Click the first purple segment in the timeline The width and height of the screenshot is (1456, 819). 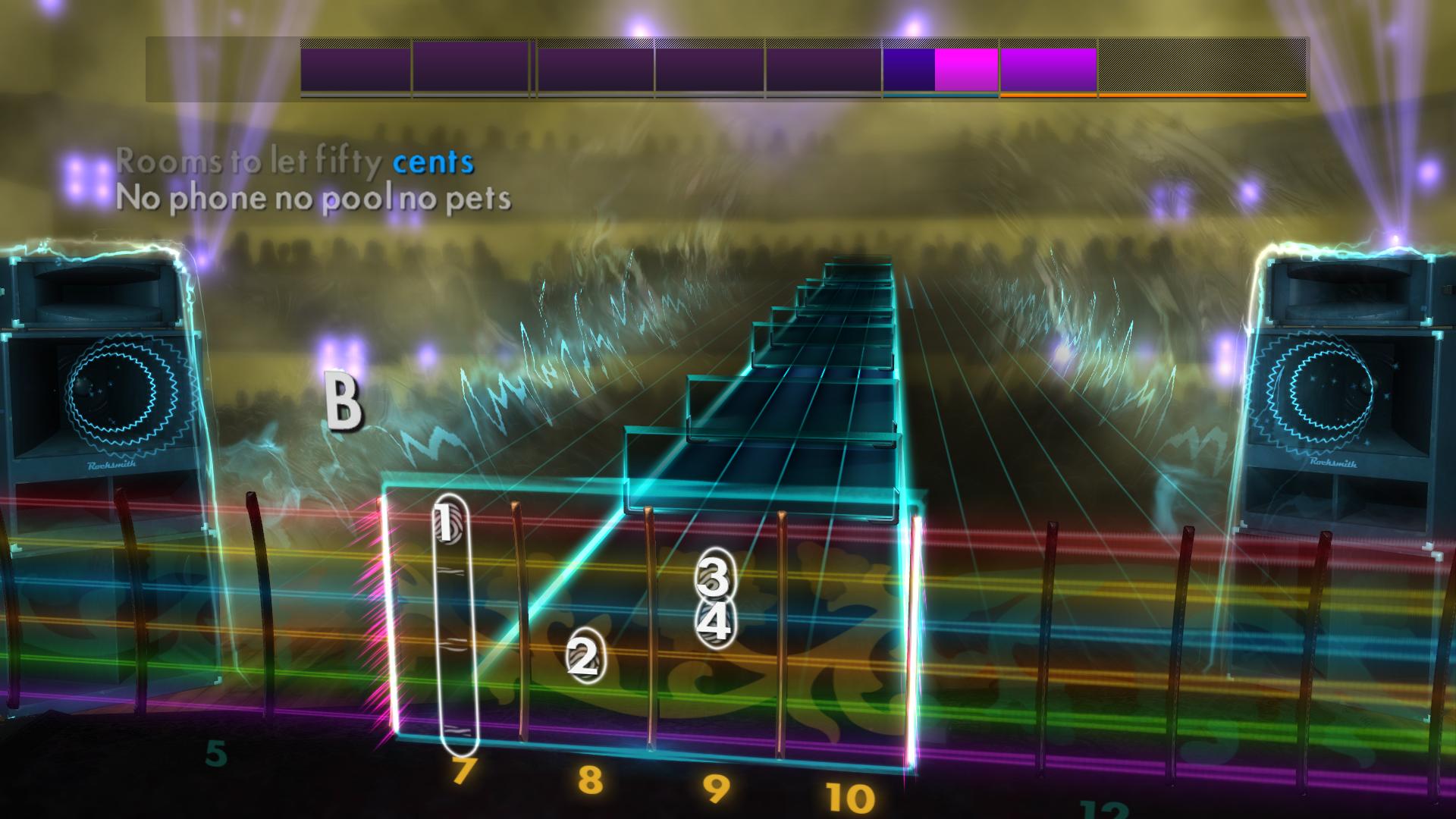(355, 70)
